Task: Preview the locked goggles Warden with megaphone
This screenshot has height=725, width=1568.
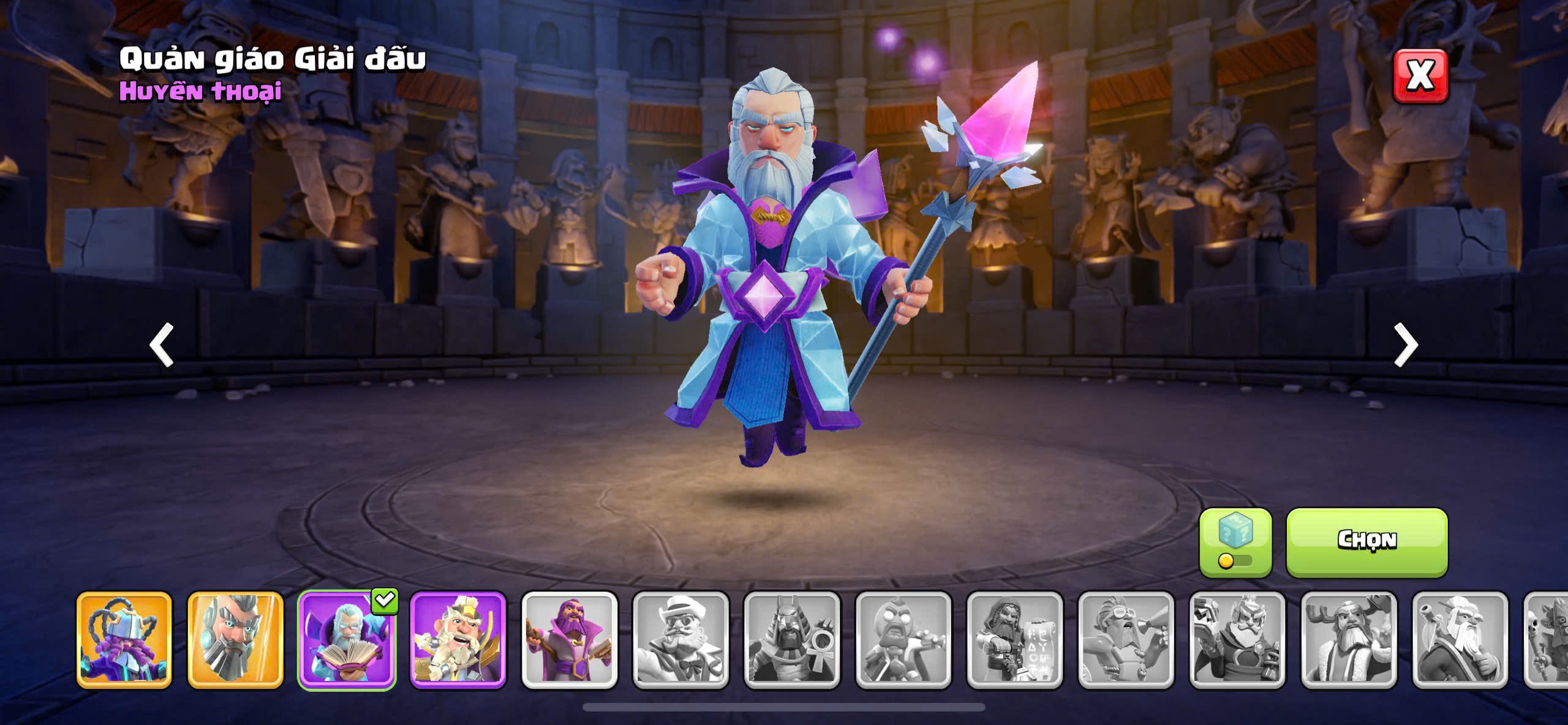Action: click(1126, 640)
